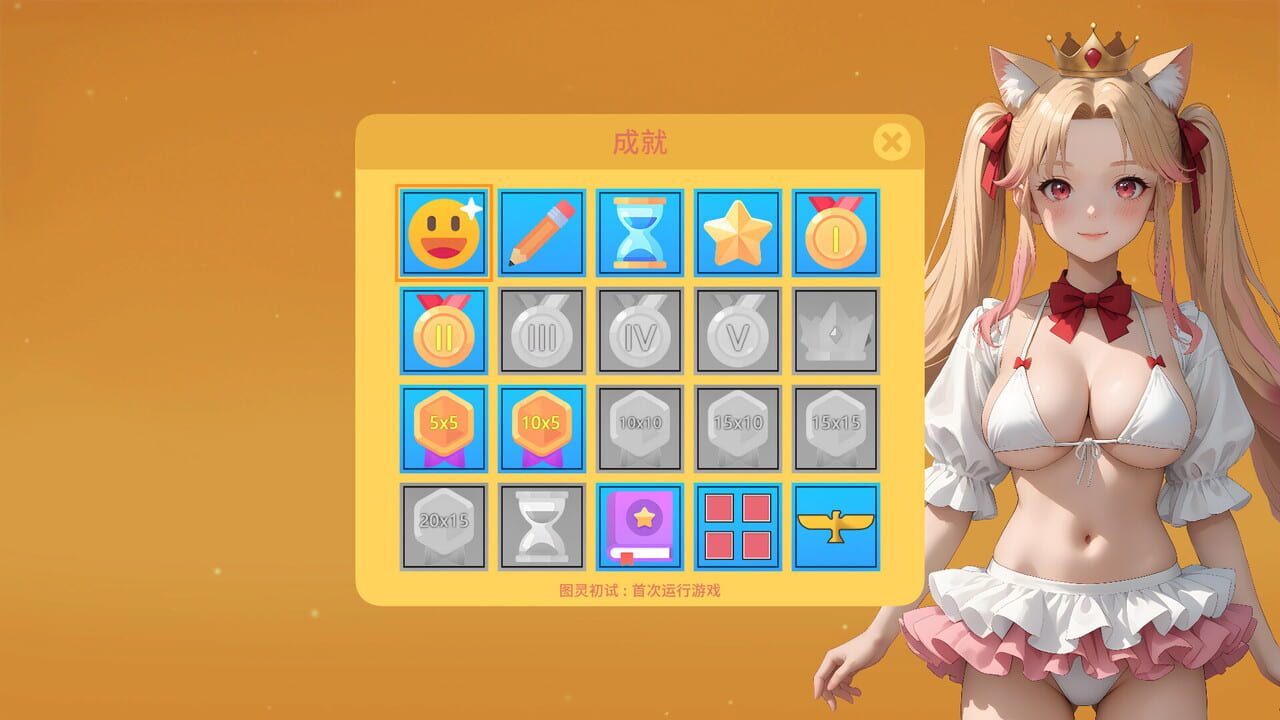
Task: Select the locked medal IV achievement
Action: (x=640, y=330)
